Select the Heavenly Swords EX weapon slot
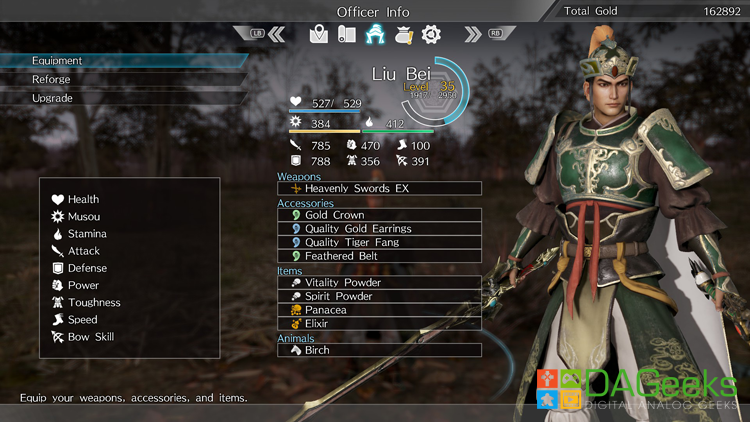750x422 pixels. [379, 189]
